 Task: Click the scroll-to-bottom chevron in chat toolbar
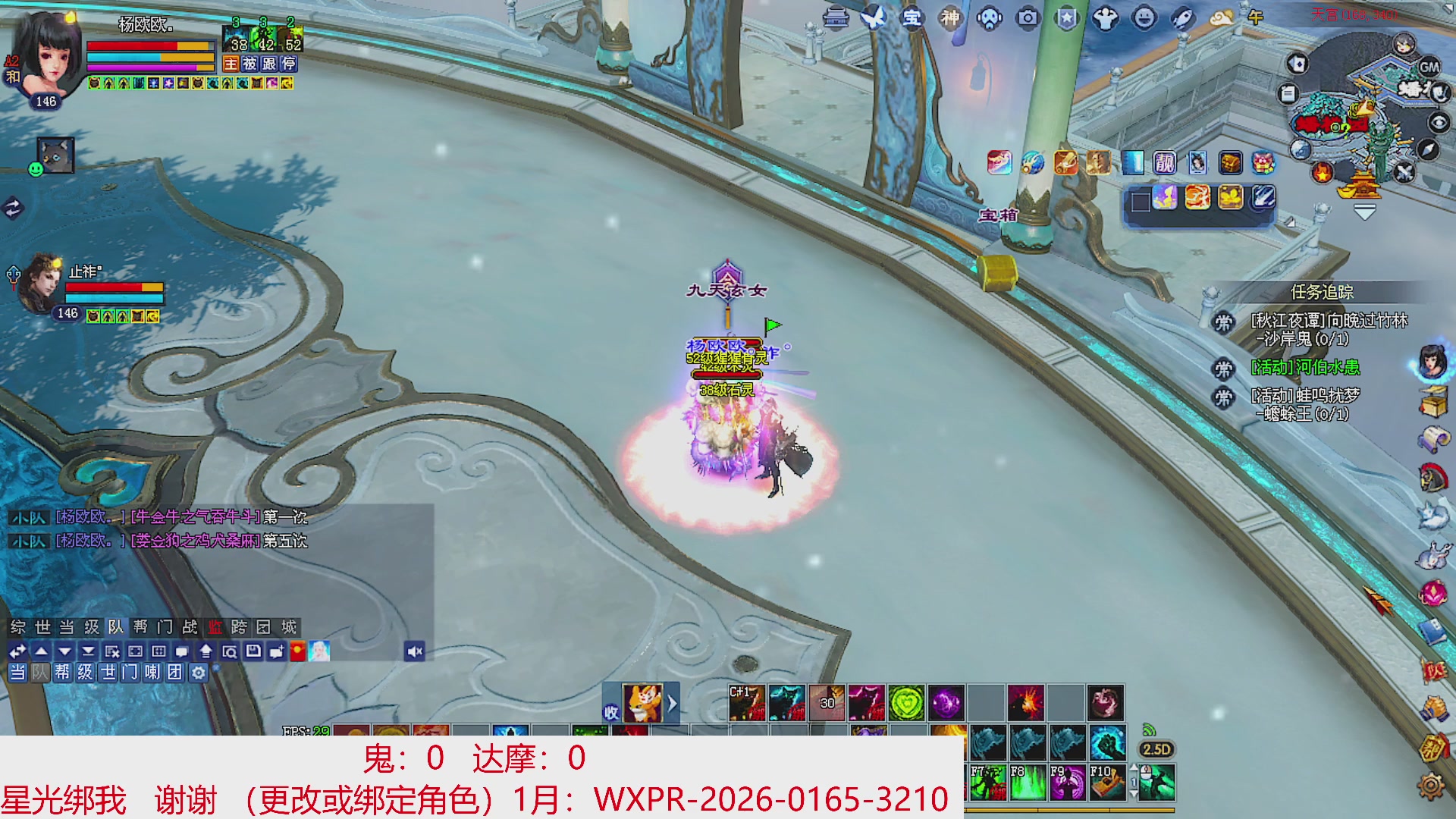[x=88, y=651]
